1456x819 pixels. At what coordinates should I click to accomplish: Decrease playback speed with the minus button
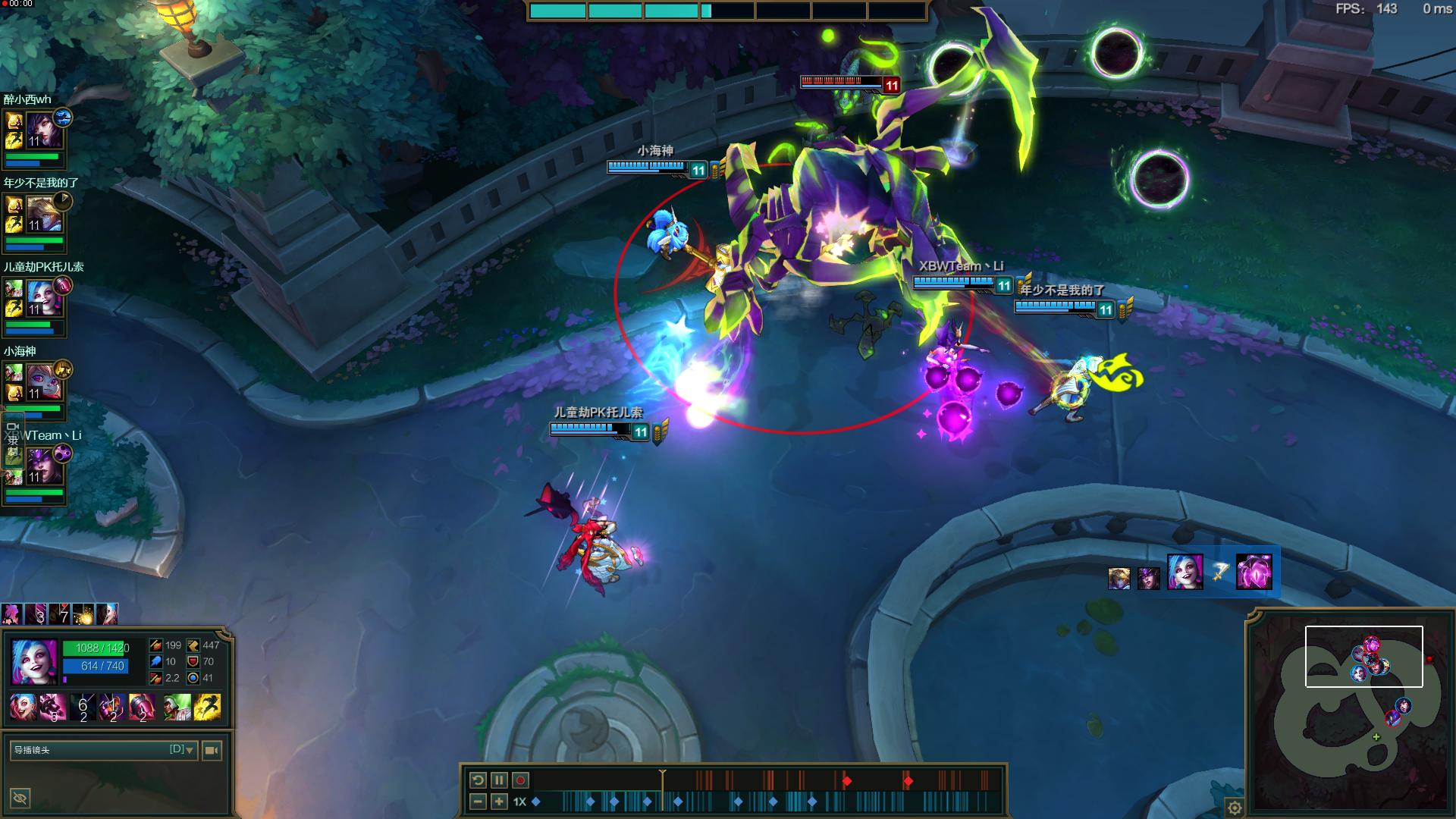click(478, 802)
